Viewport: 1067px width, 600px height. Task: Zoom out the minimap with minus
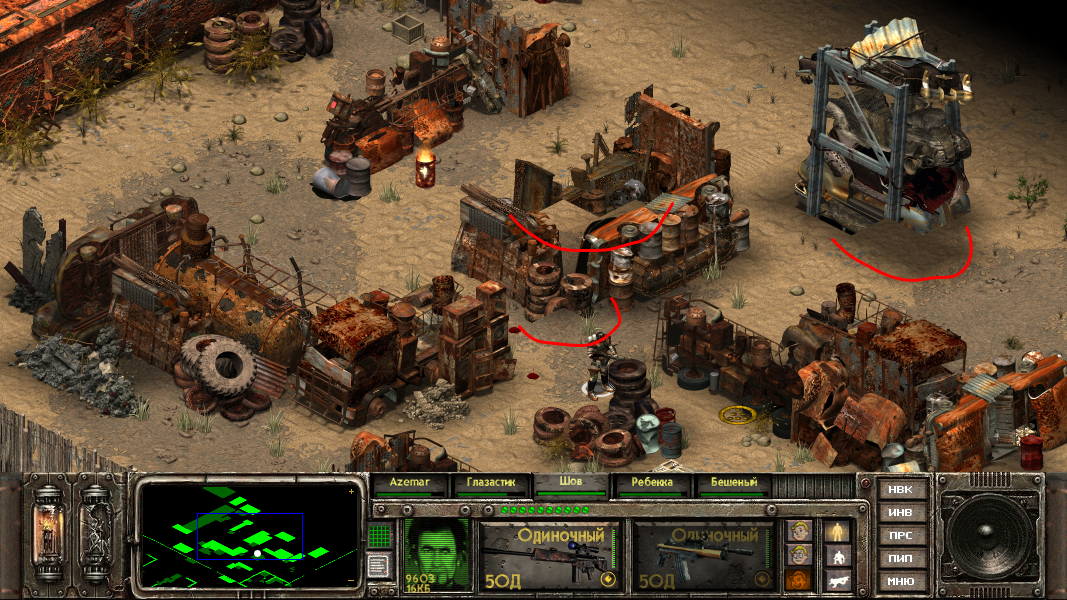click(x=350, y=580)
